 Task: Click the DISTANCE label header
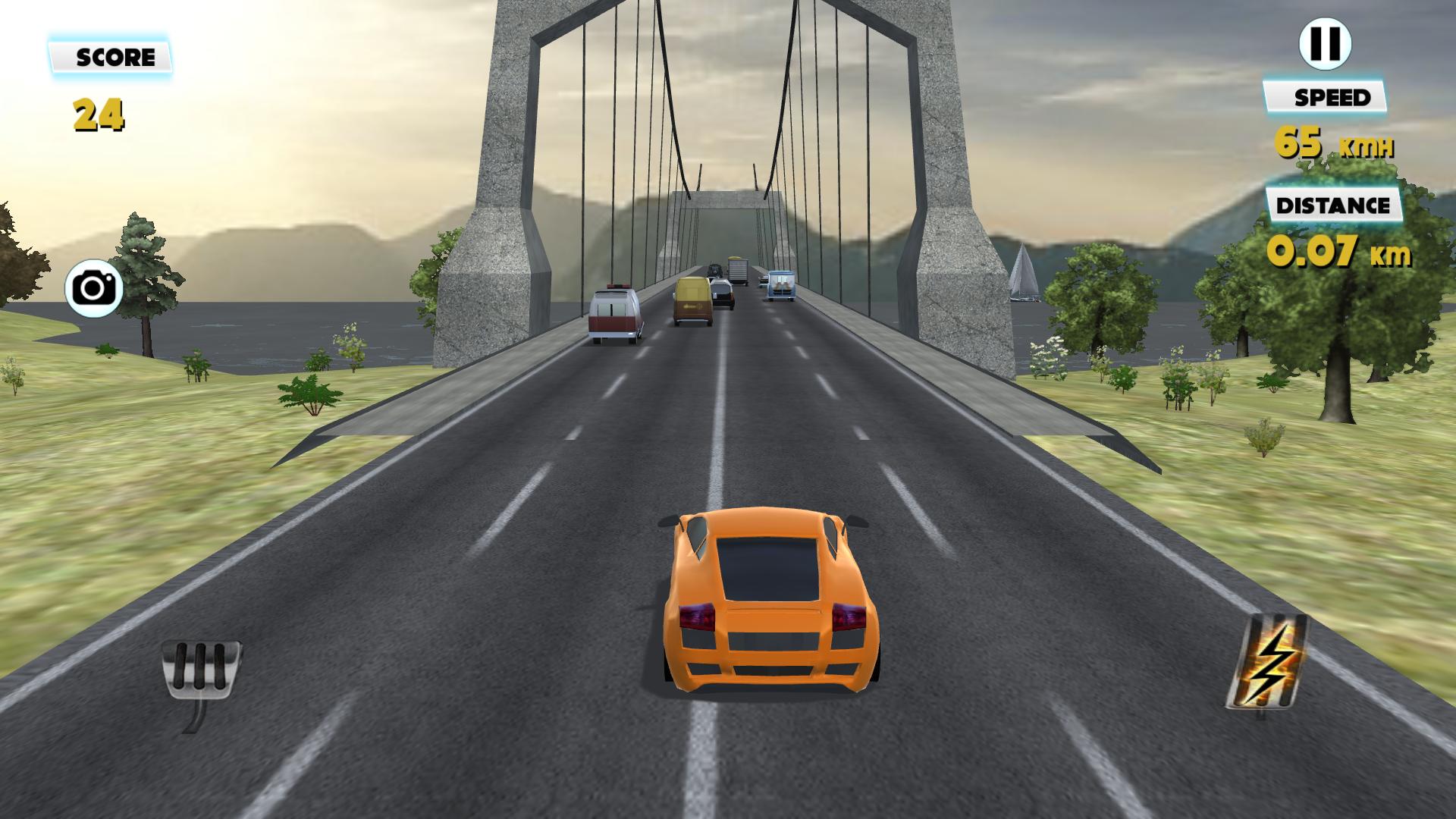[x=1331, y=203]
